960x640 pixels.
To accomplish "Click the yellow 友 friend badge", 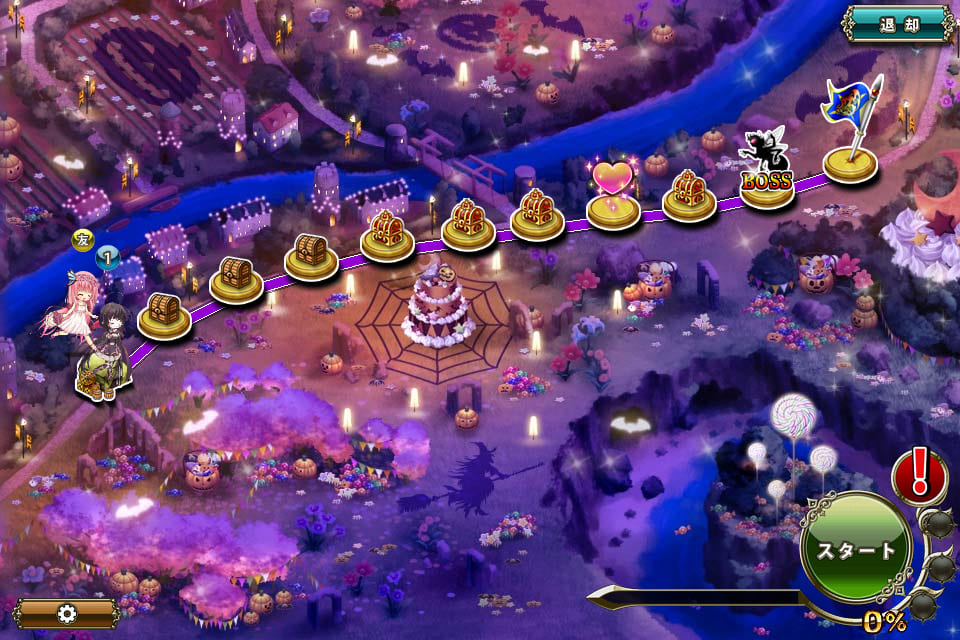I will pos(83,240).
